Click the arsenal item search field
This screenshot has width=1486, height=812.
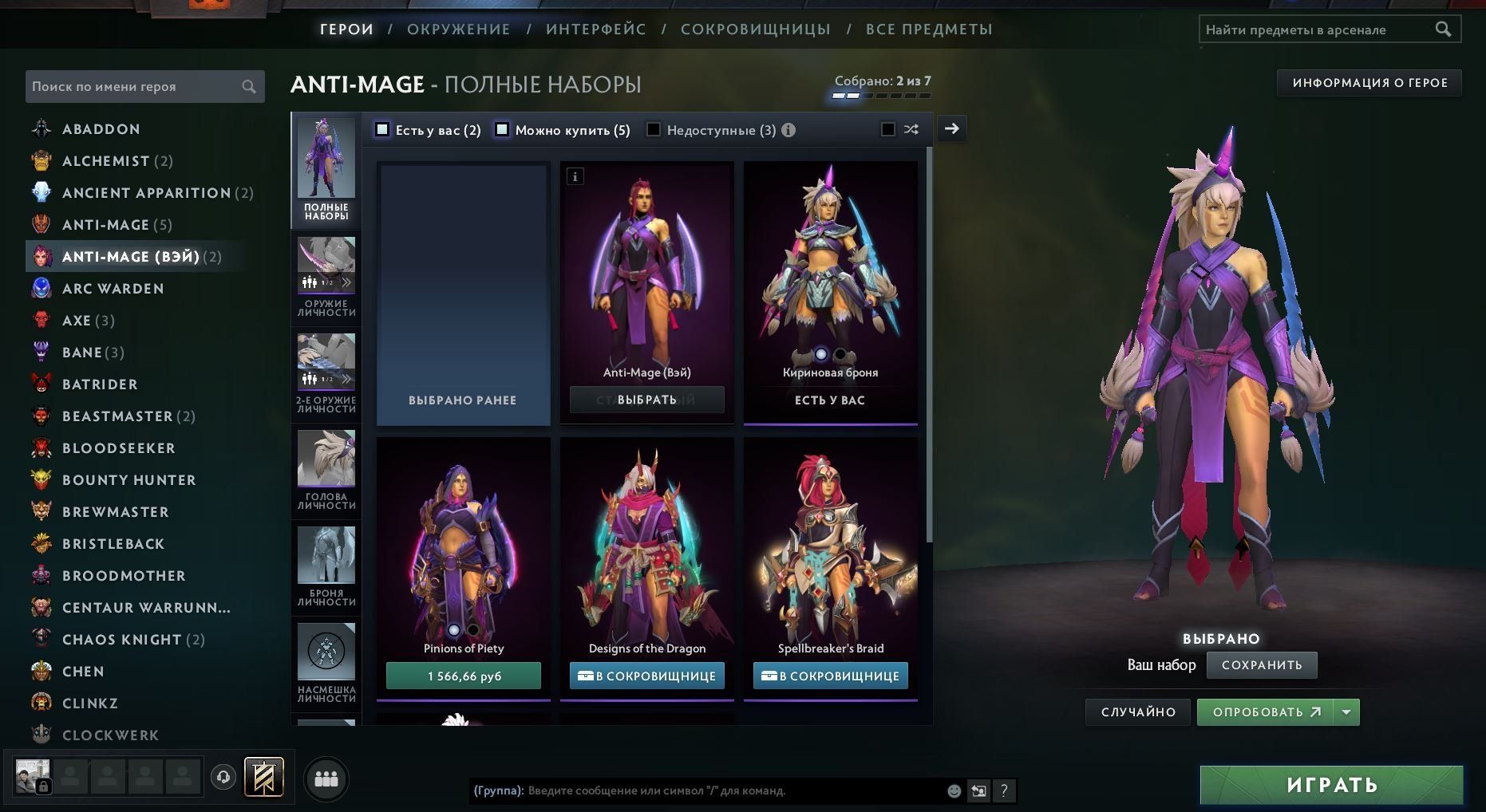(x=1317, y=30)
